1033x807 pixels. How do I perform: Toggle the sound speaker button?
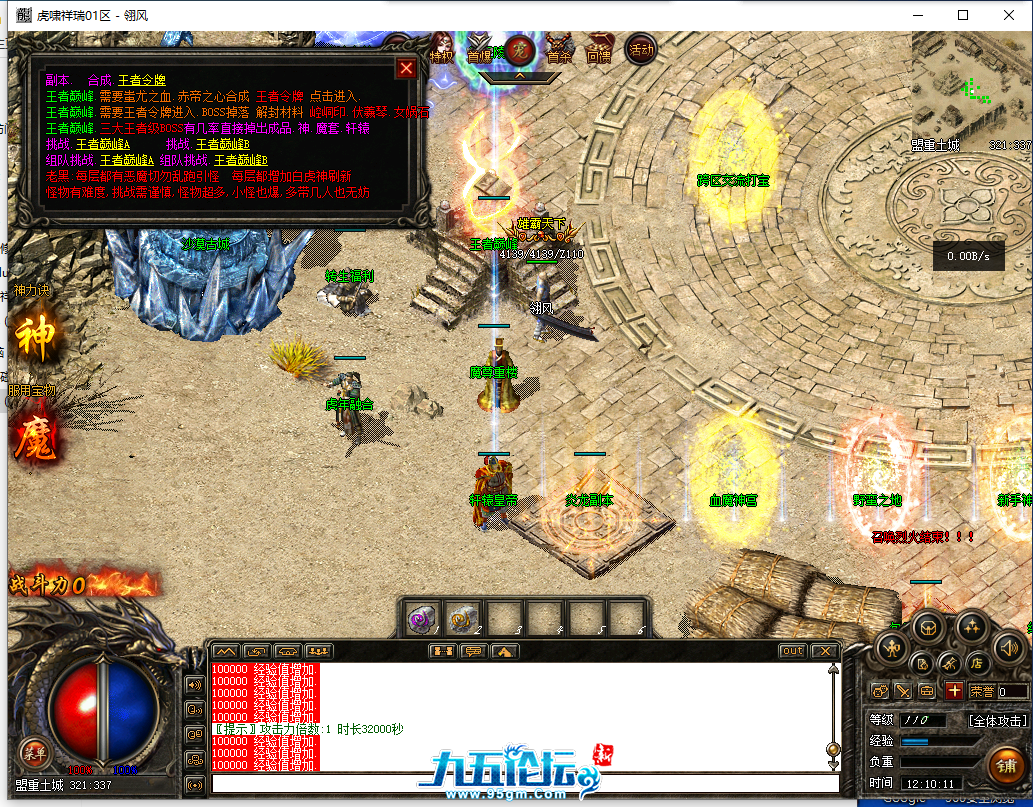pyautogui.click(x=1007, y=650)
